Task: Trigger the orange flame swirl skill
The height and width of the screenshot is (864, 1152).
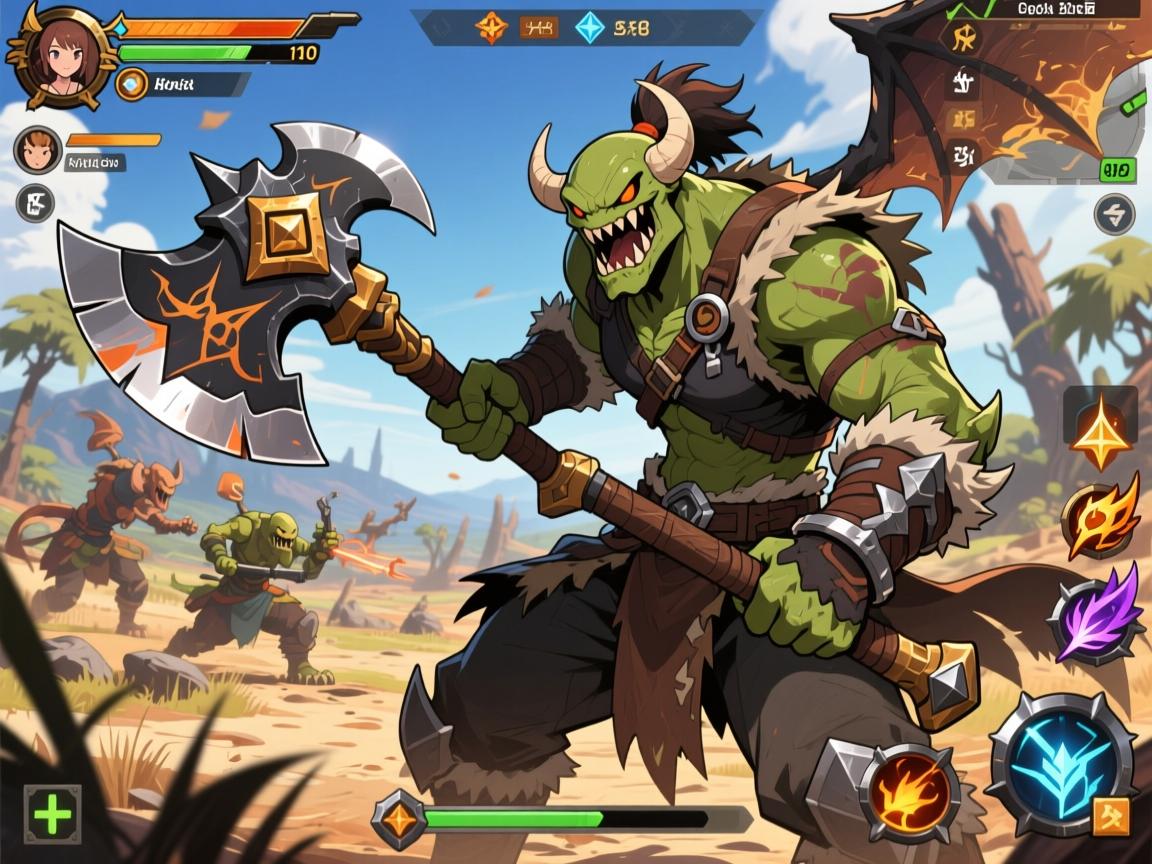Action: [1100, 517]
